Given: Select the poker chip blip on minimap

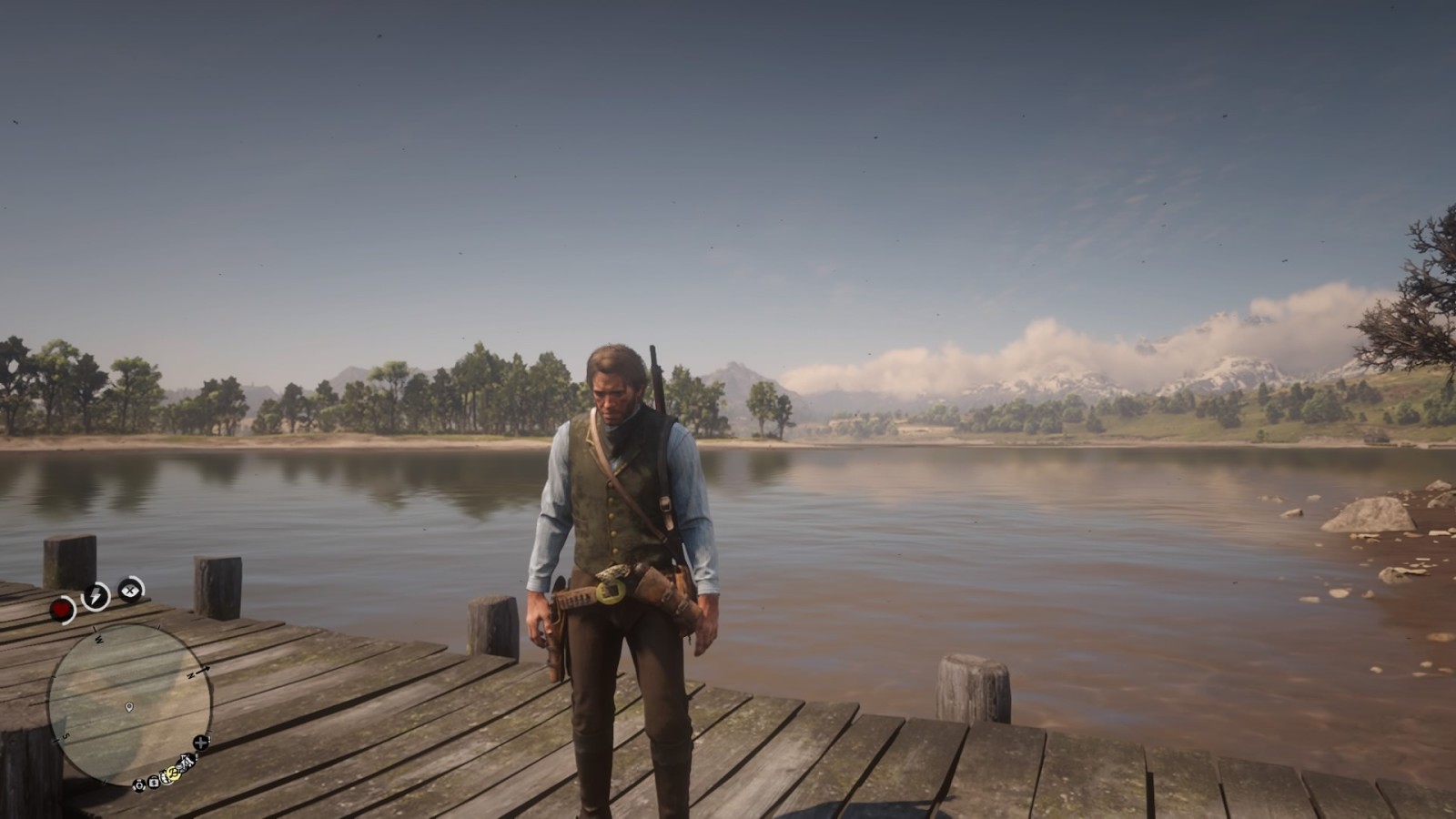Looking at the screenshot, I should [139, 785].
